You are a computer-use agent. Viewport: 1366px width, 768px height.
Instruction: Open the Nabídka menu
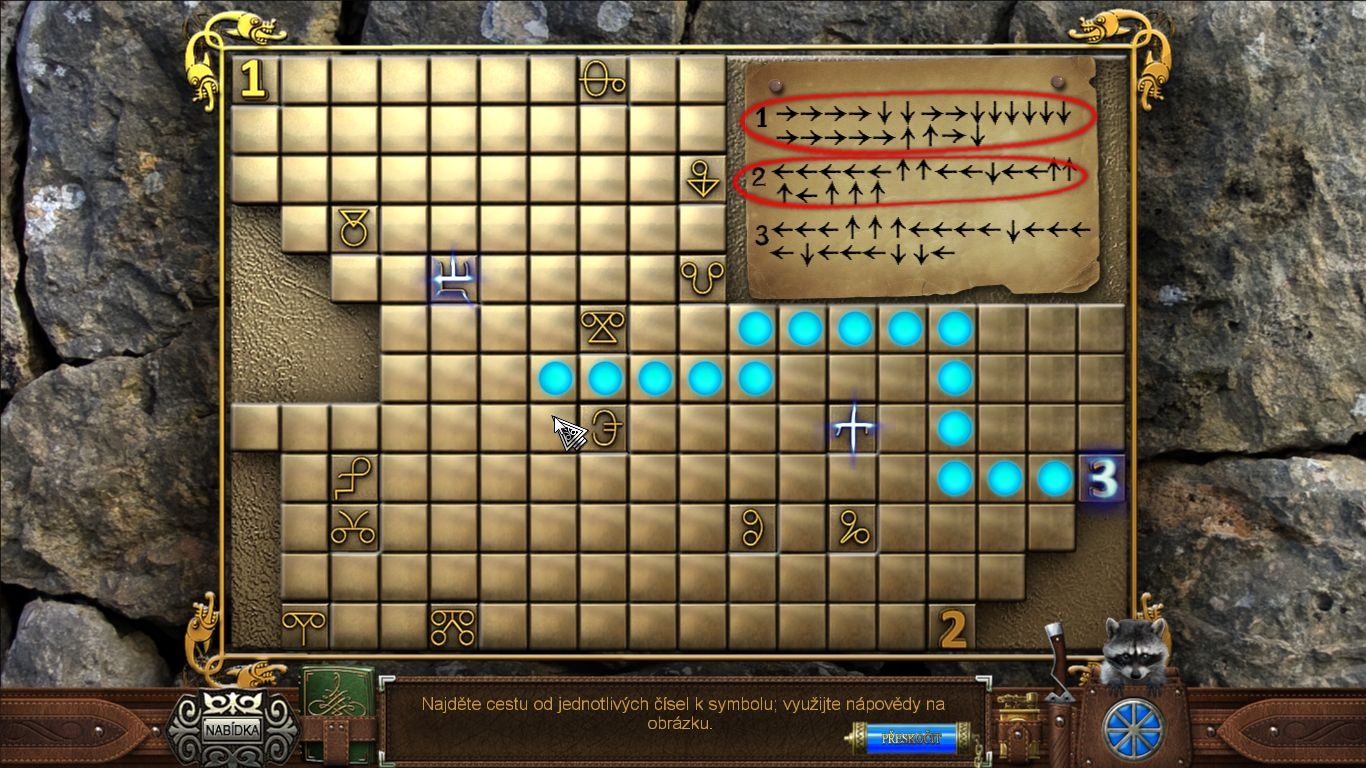[232, 728]
